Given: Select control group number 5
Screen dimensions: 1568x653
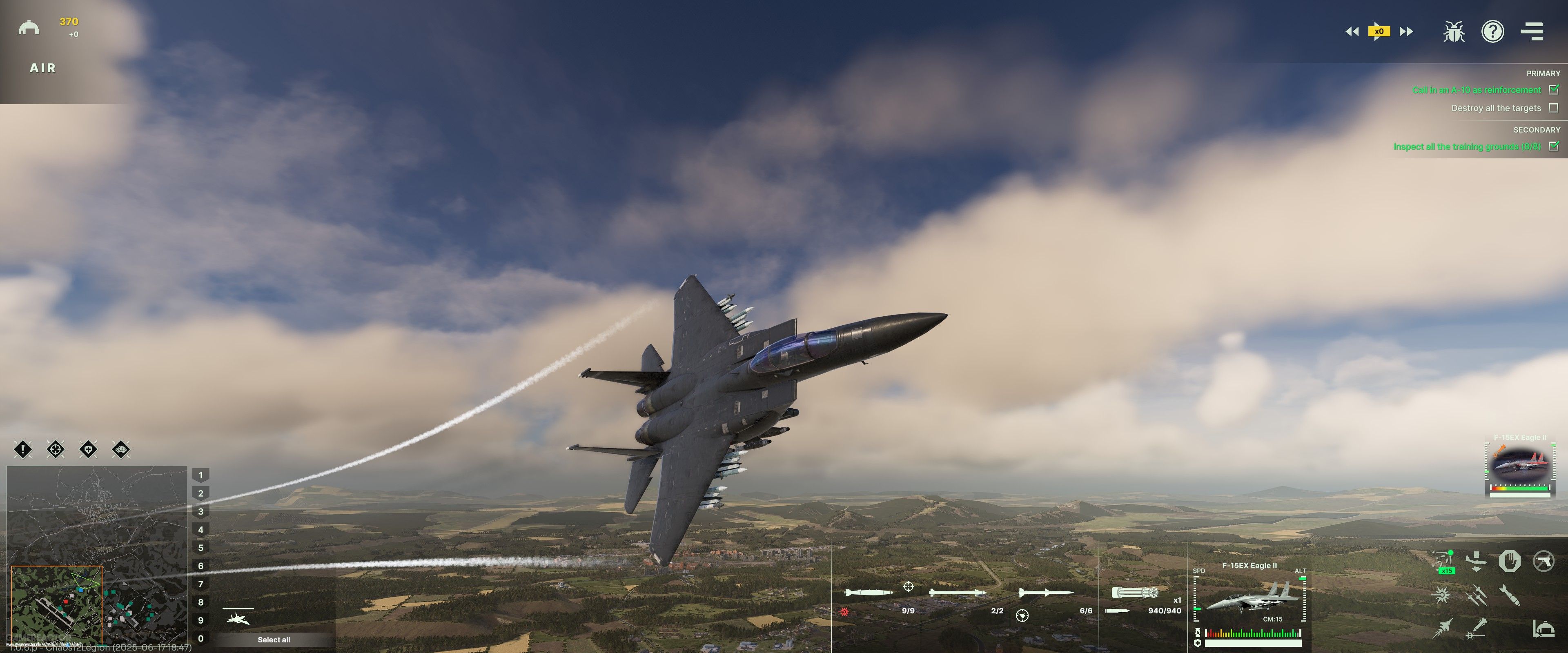Looking at the screenshot, I should click(201, 548).
